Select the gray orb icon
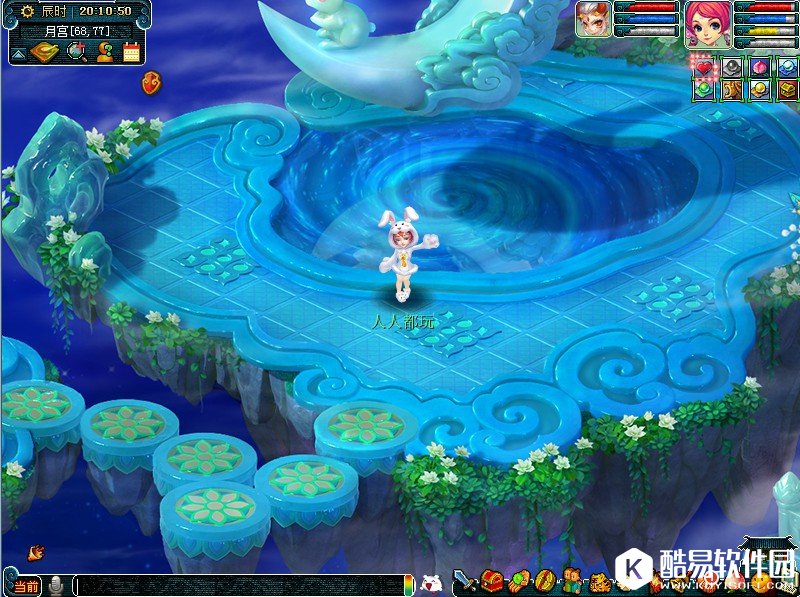The width and height of the screenshot is (800, 597). pos(732,67)
